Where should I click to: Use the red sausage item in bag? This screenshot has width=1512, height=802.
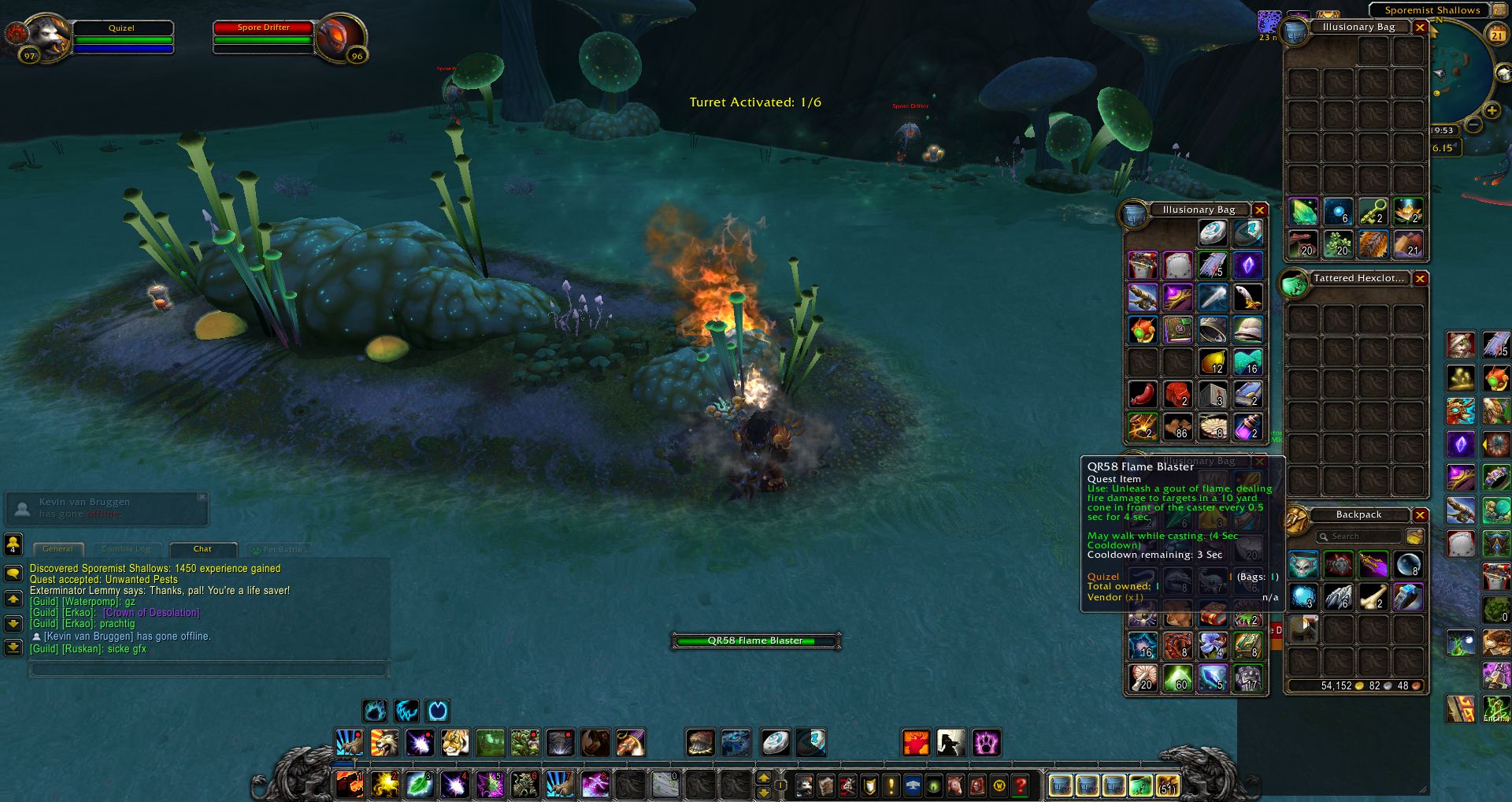coord(1143,394)
